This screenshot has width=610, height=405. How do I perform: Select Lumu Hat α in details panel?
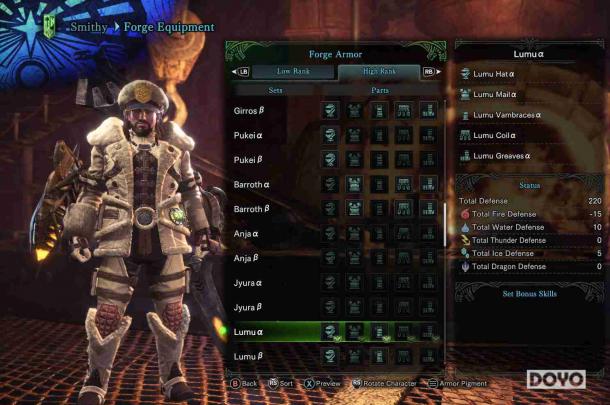coord(494,73)
